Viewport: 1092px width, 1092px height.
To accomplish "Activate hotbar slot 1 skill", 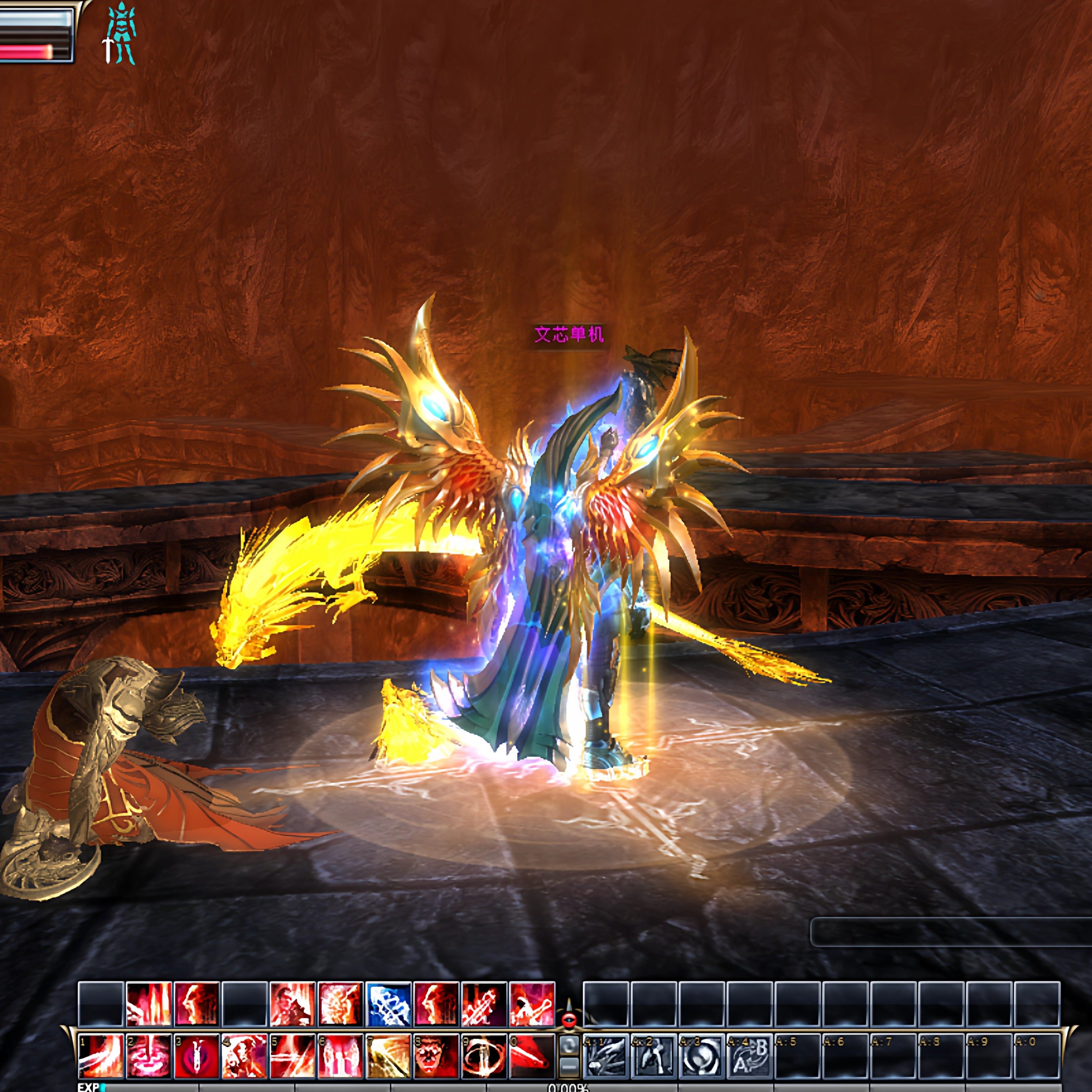I will click(101, 1055).
